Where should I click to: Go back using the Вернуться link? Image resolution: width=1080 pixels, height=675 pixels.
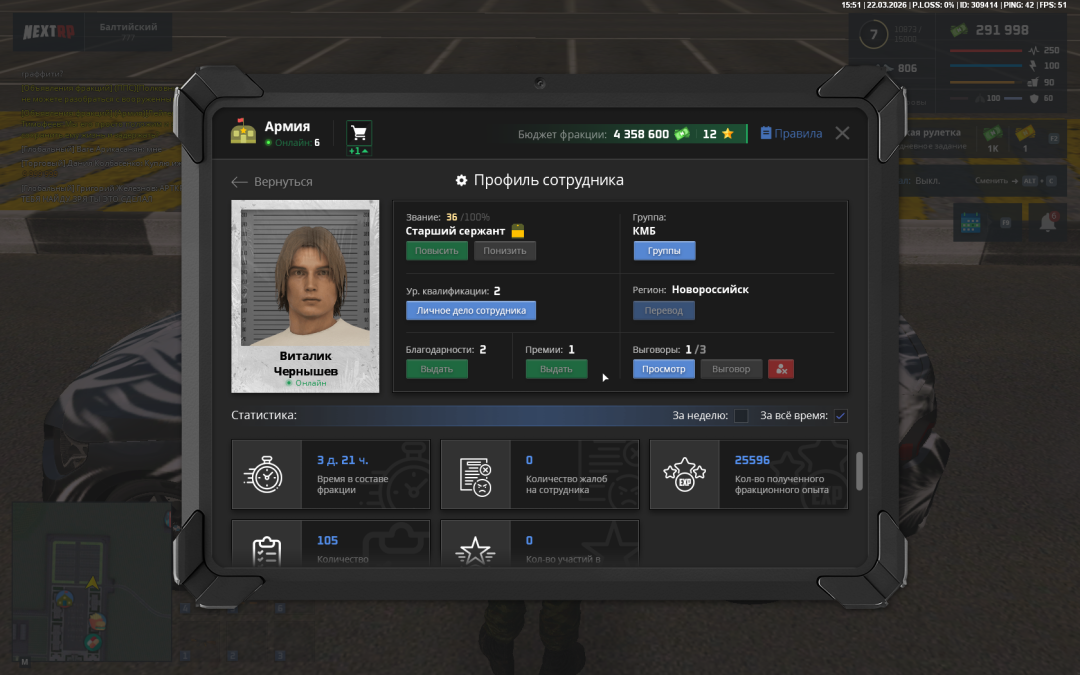(x=272, y=182)
